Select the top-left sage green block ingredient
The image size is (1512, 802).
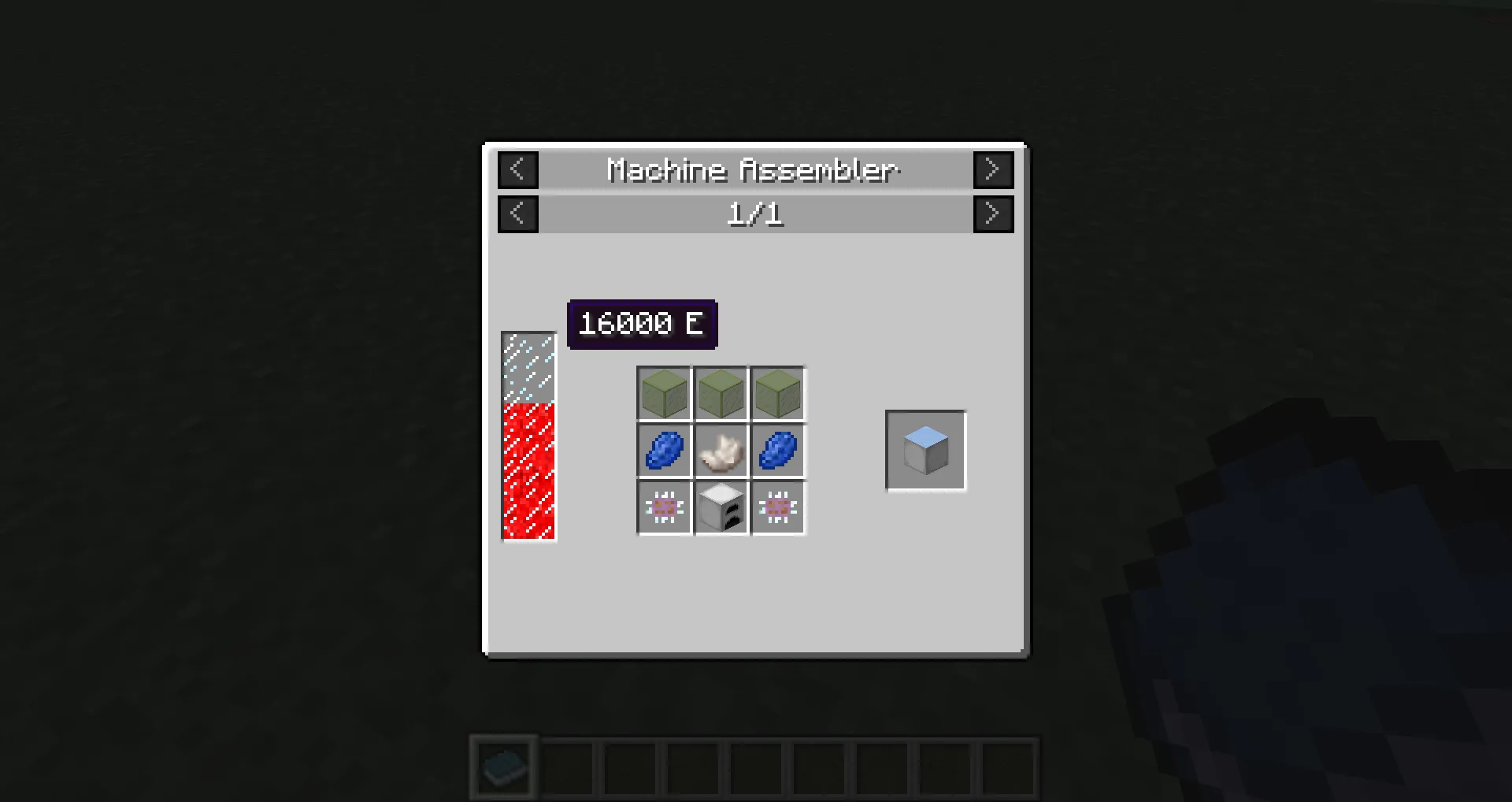(663, 394)
